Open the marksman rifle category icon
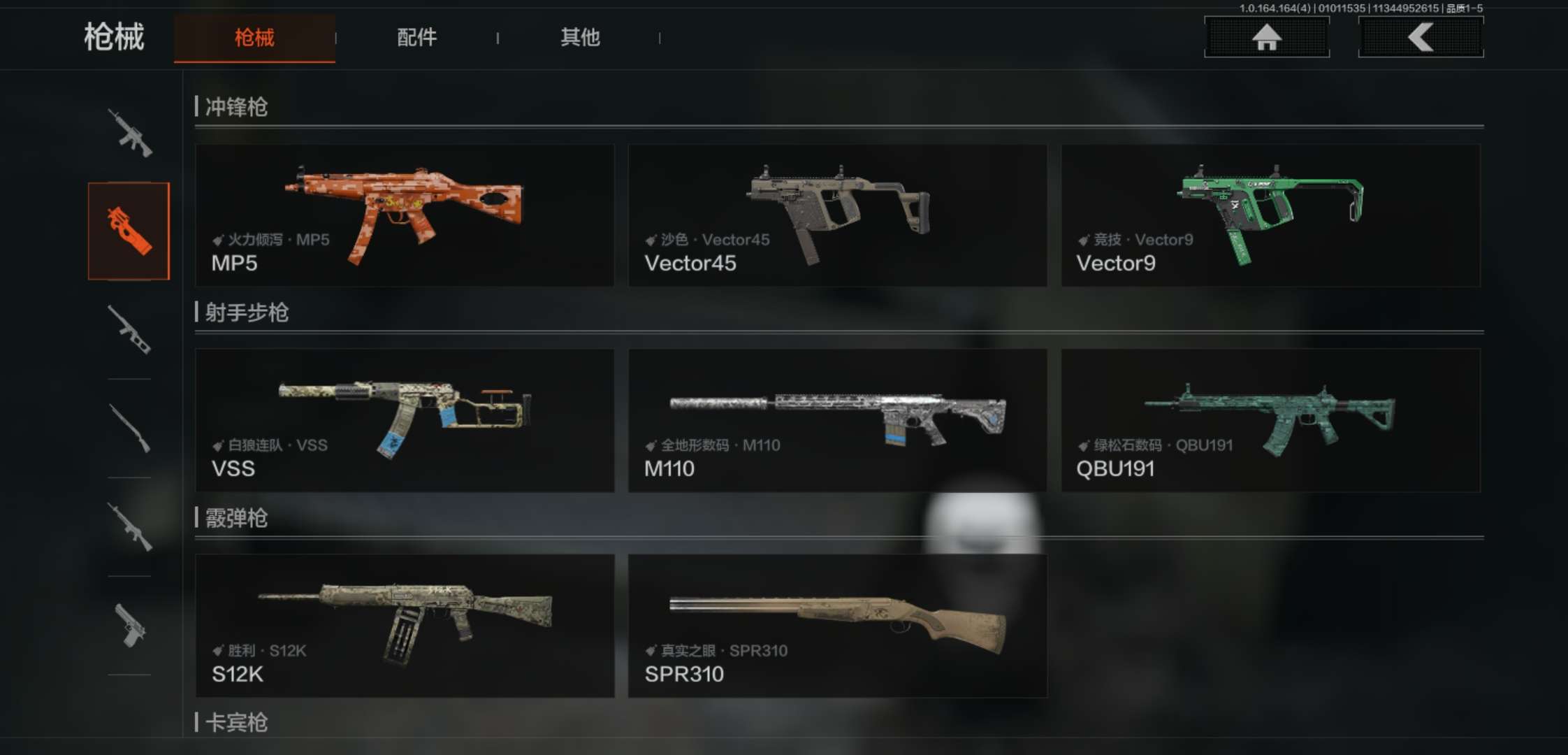 [x=129, y=329]
